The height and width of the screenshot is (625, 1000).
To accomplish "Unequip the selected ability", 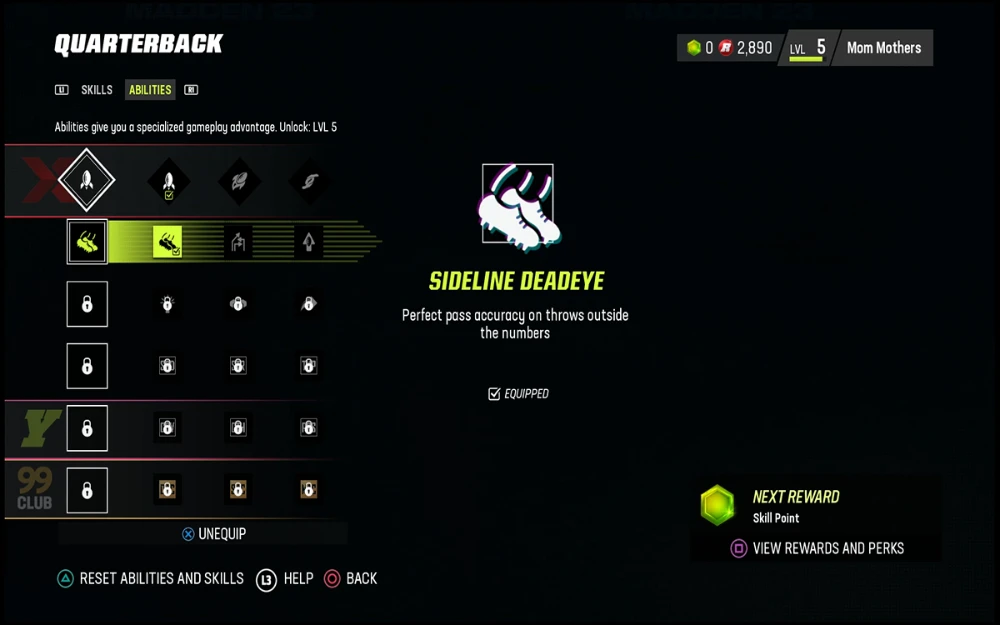I will (213, 534).
